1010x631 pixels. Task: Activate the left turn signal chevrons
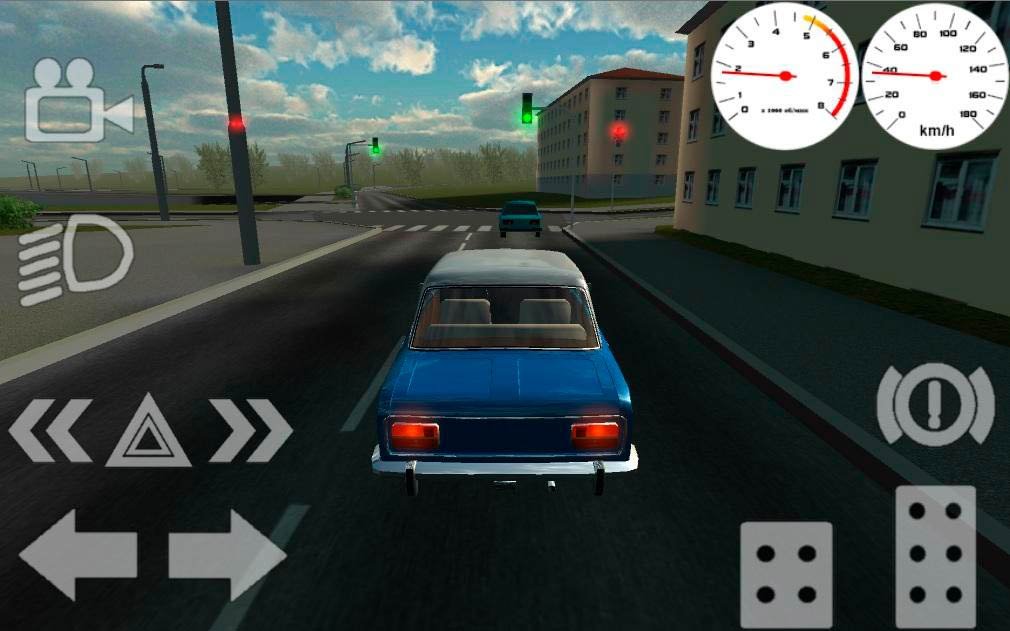point(49,431)
